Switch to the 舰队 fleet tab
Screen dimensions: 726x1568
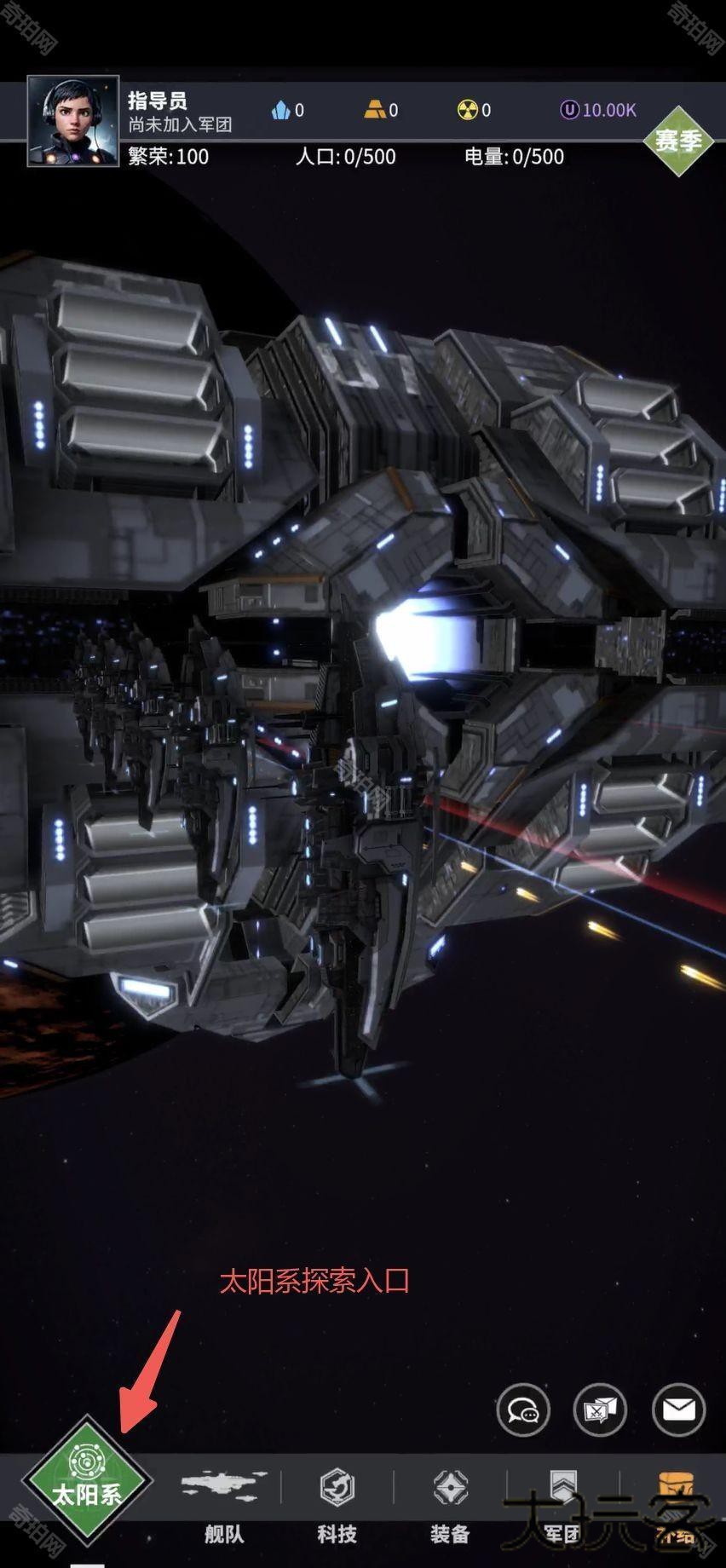tap(224, 1505)
